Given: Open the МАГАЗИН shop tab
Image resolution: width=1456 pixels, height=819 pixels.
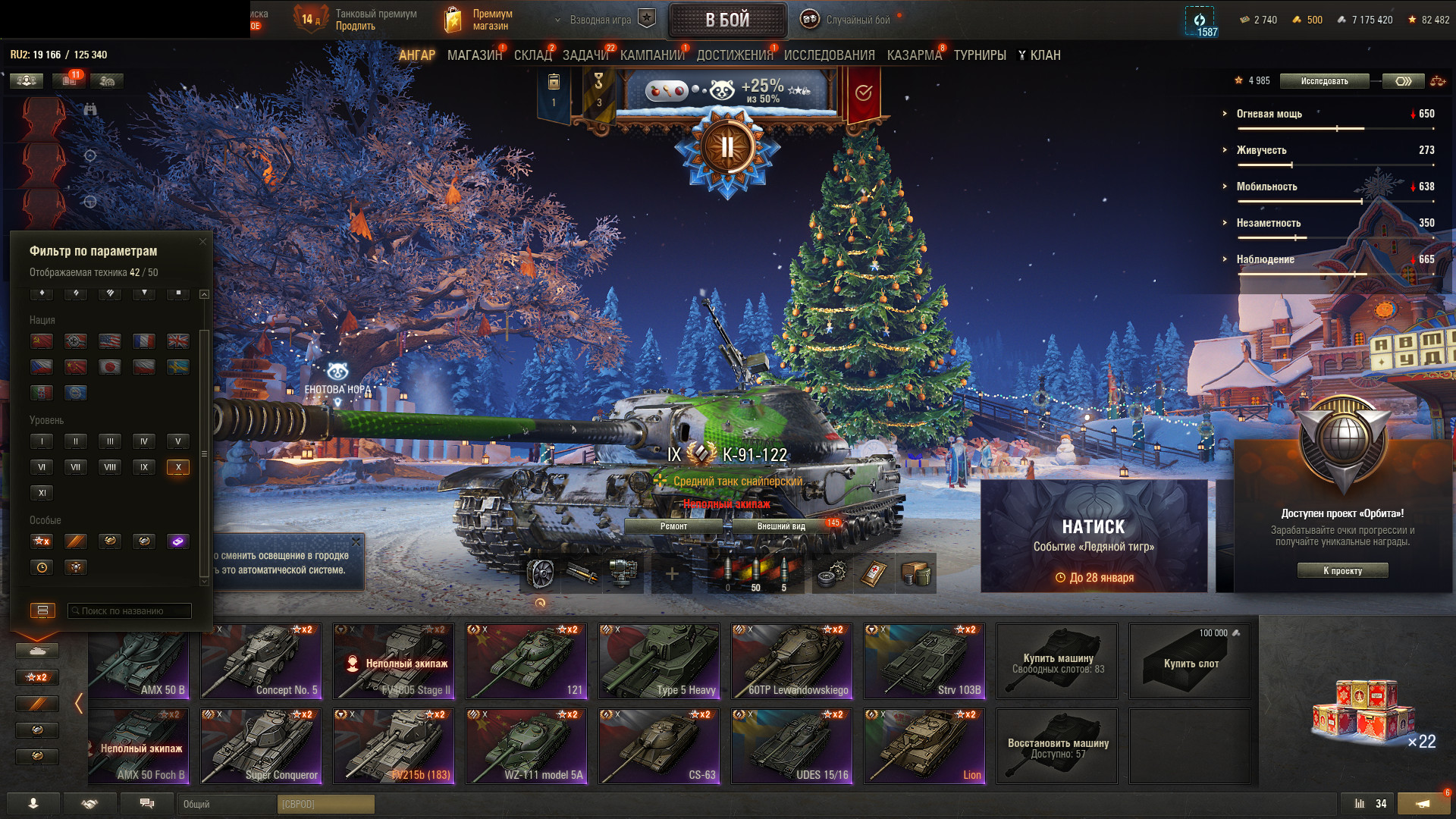Looking at the screenshot, I should (x=474, y=55).
